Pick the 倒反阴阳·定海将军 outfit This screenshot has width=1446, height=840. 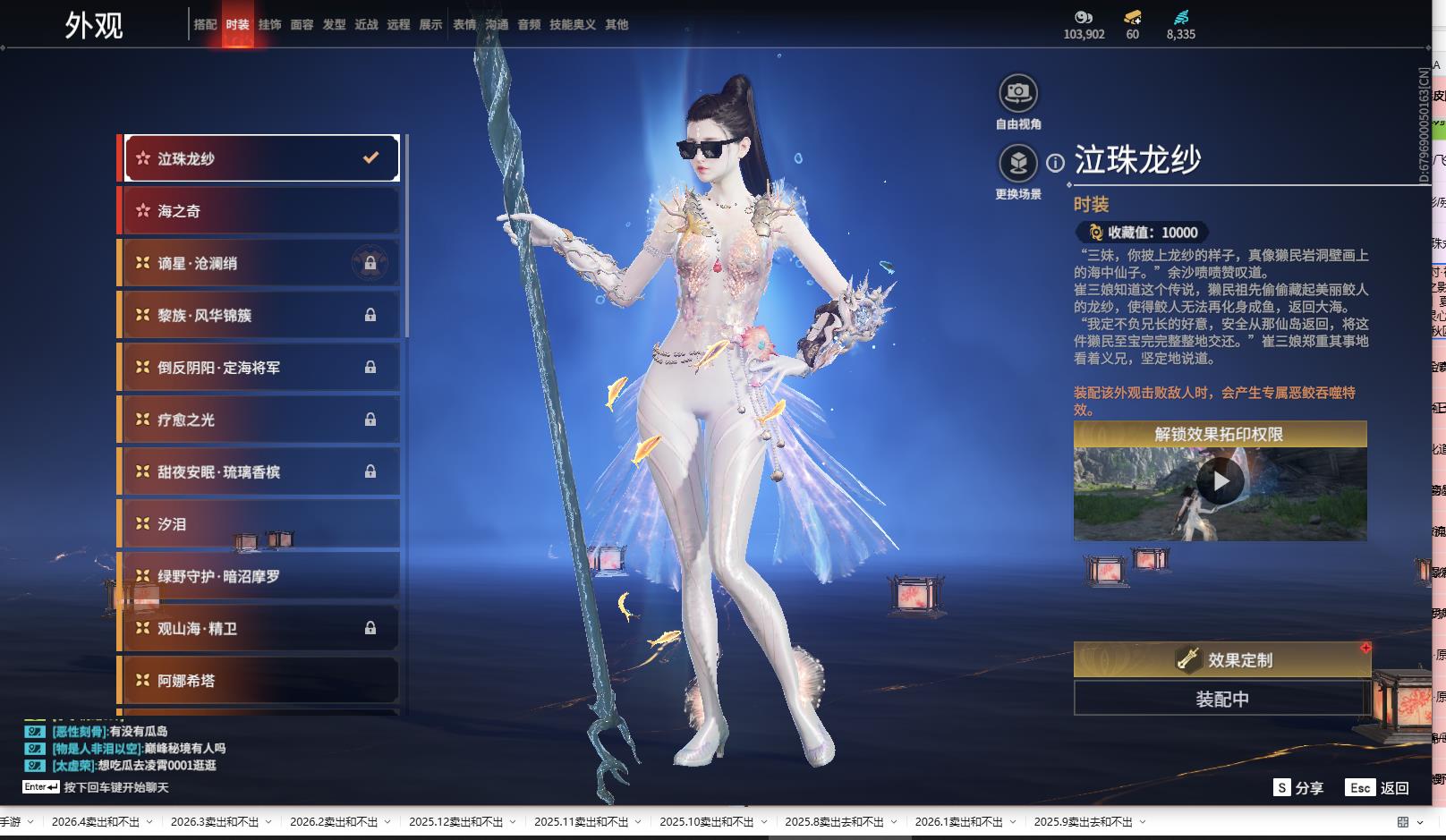260,368
